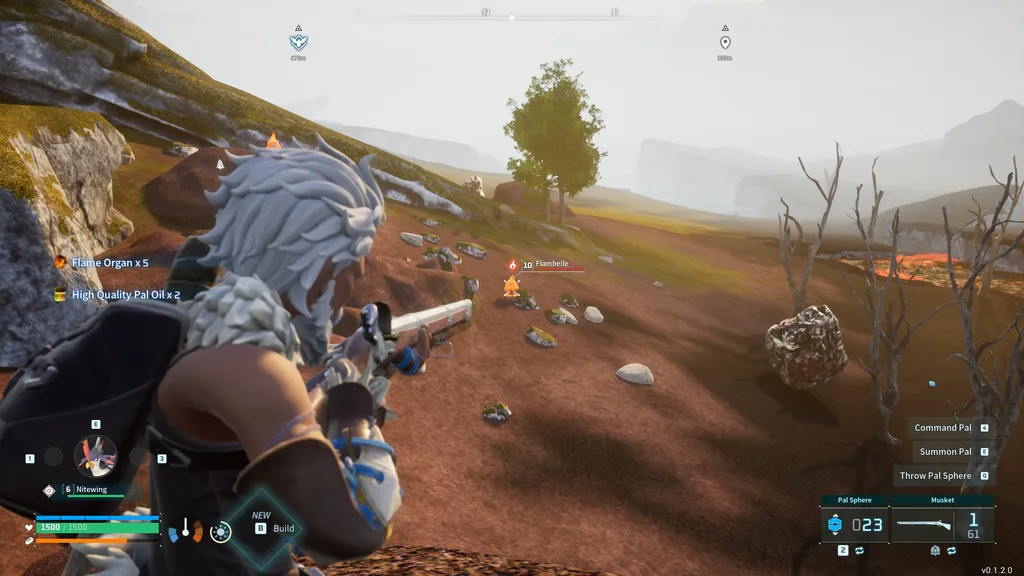
Task: Choose the Command Pal action
Action: 943,428
